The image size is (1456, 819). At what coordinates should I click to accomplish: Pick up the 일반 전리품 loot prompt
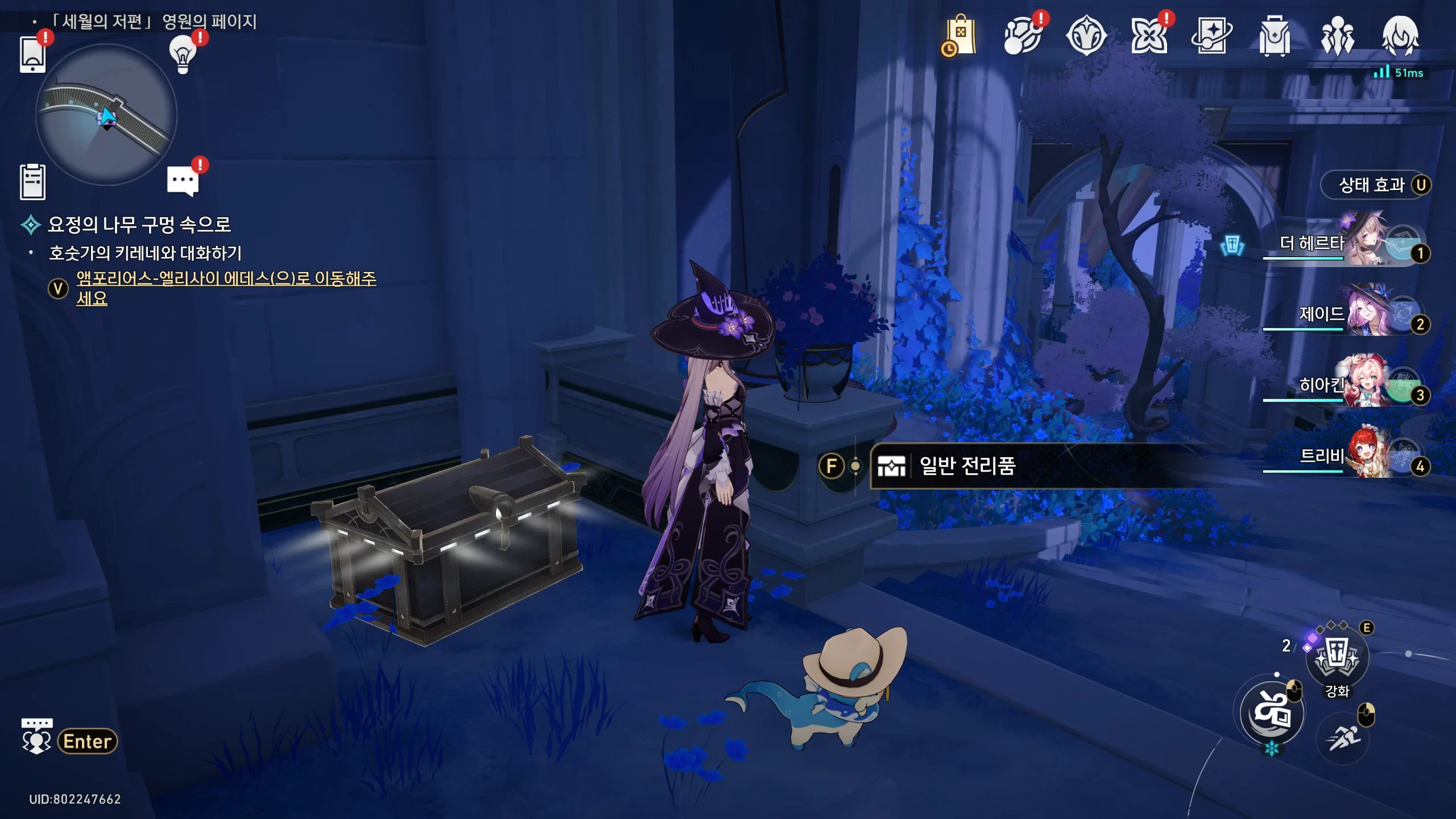(x=967, y=466)
